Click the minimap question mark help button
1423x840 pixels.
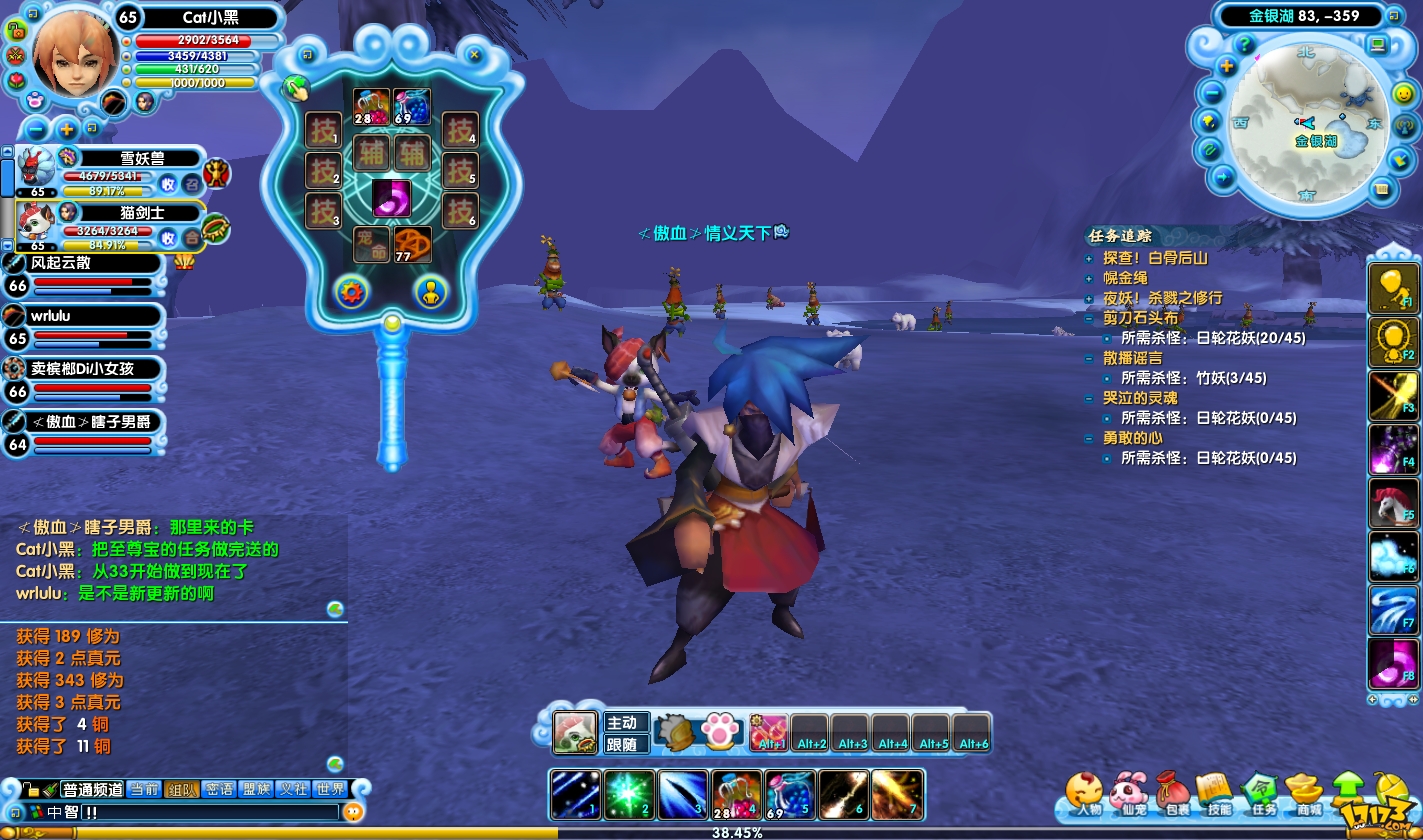click(1245, 45)
